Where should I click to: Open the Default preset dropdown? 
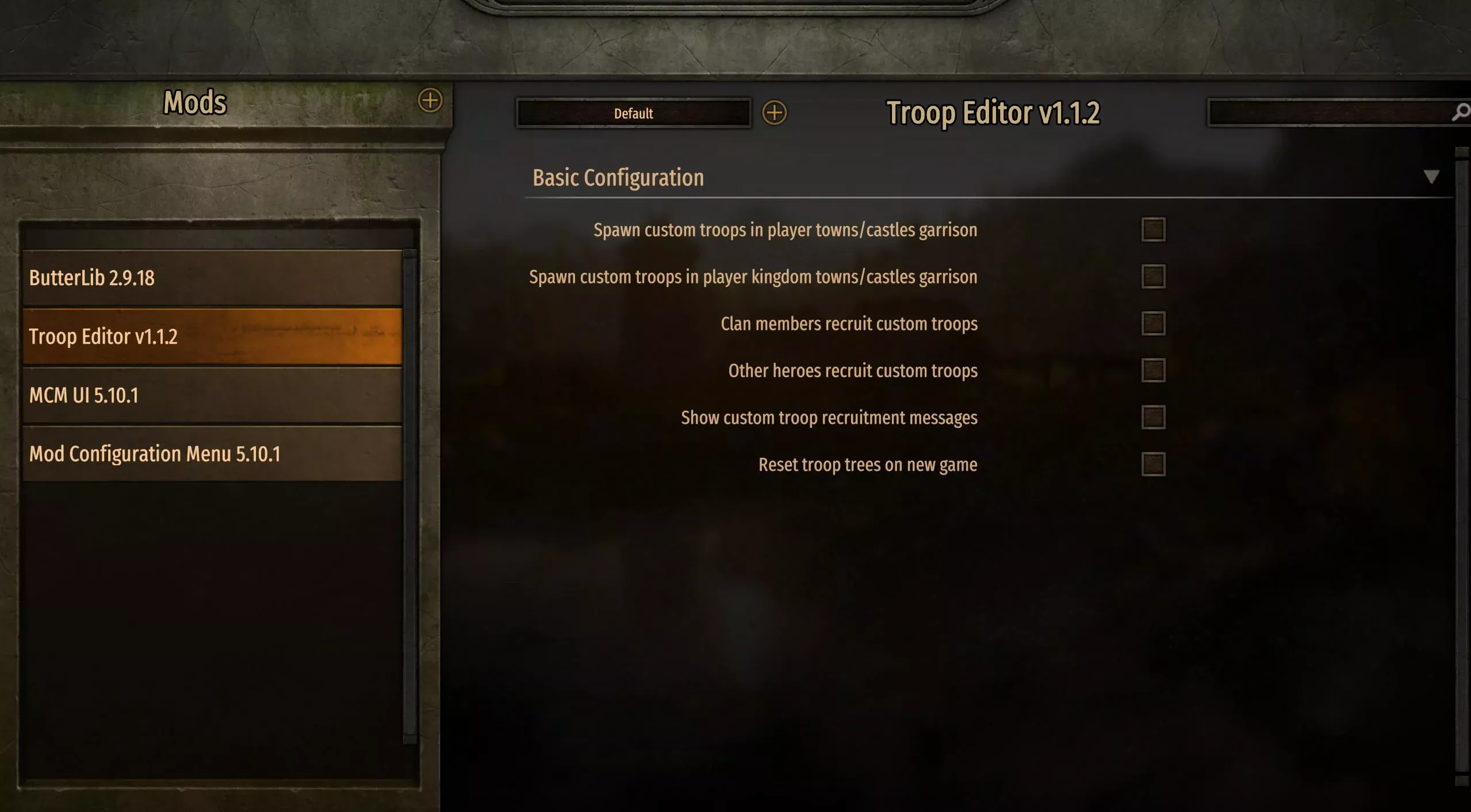tap(633, 113)
